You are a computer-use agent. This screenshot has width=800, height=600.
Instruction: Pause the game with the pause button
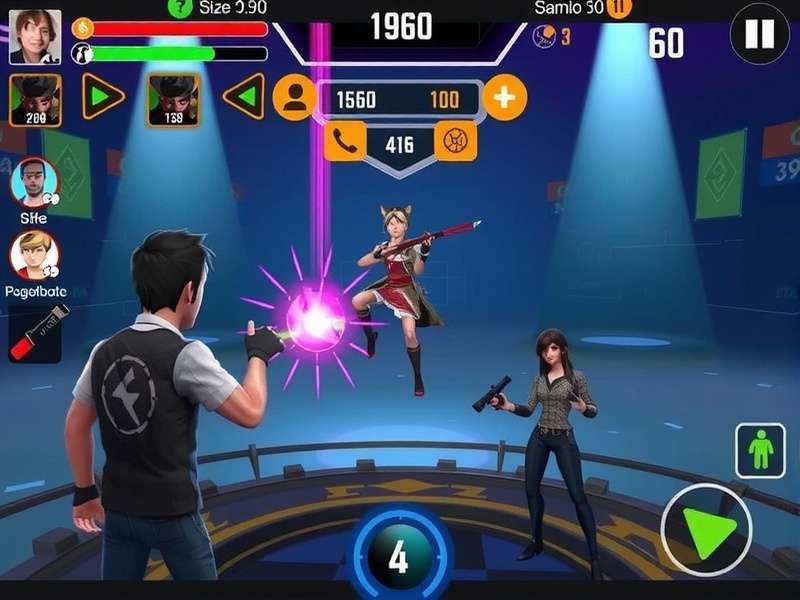(x=760, y=35)
